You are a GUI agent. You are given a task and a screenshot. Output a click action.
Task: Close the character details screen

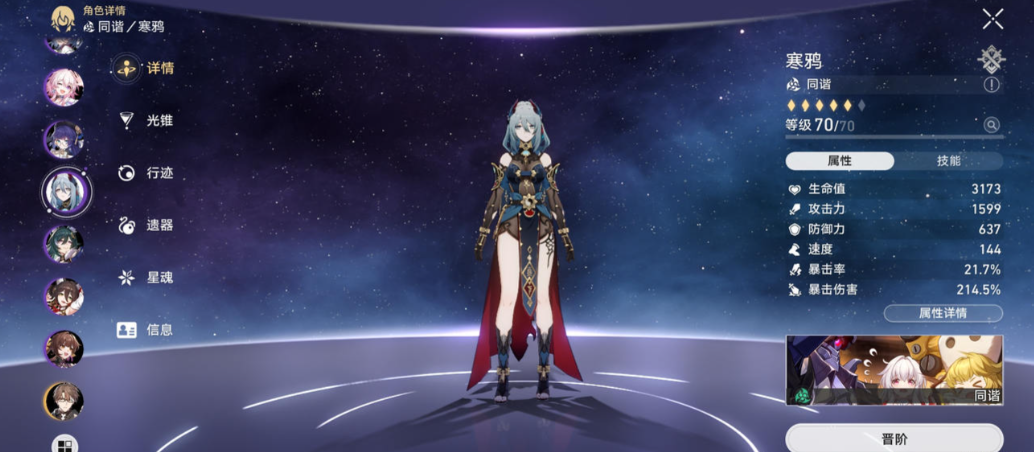[992, 19]
